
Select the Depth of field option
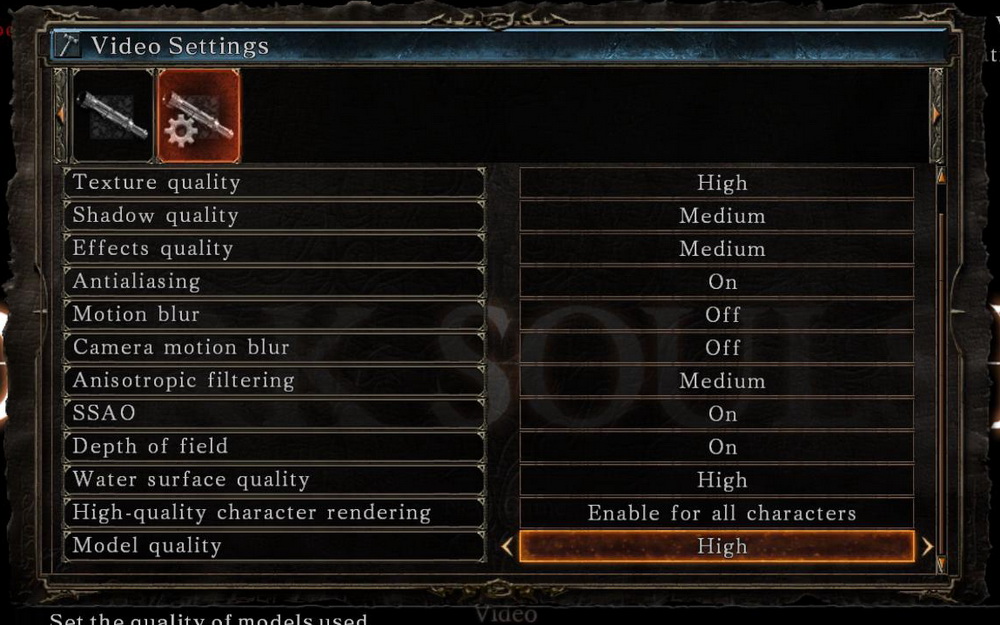point(274,447)
